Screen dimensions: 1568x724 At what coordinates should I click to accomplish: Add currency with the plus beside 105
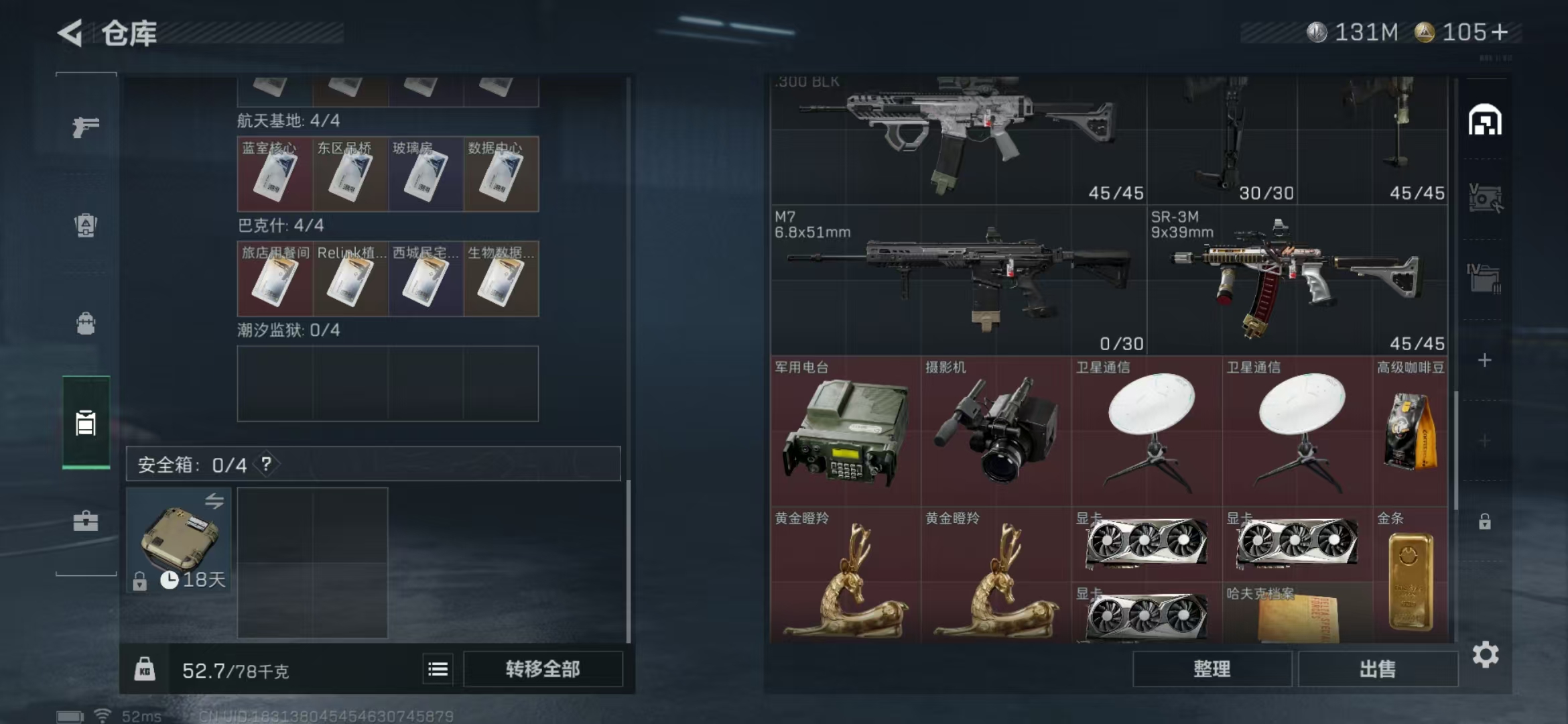tap(1500, 32)
